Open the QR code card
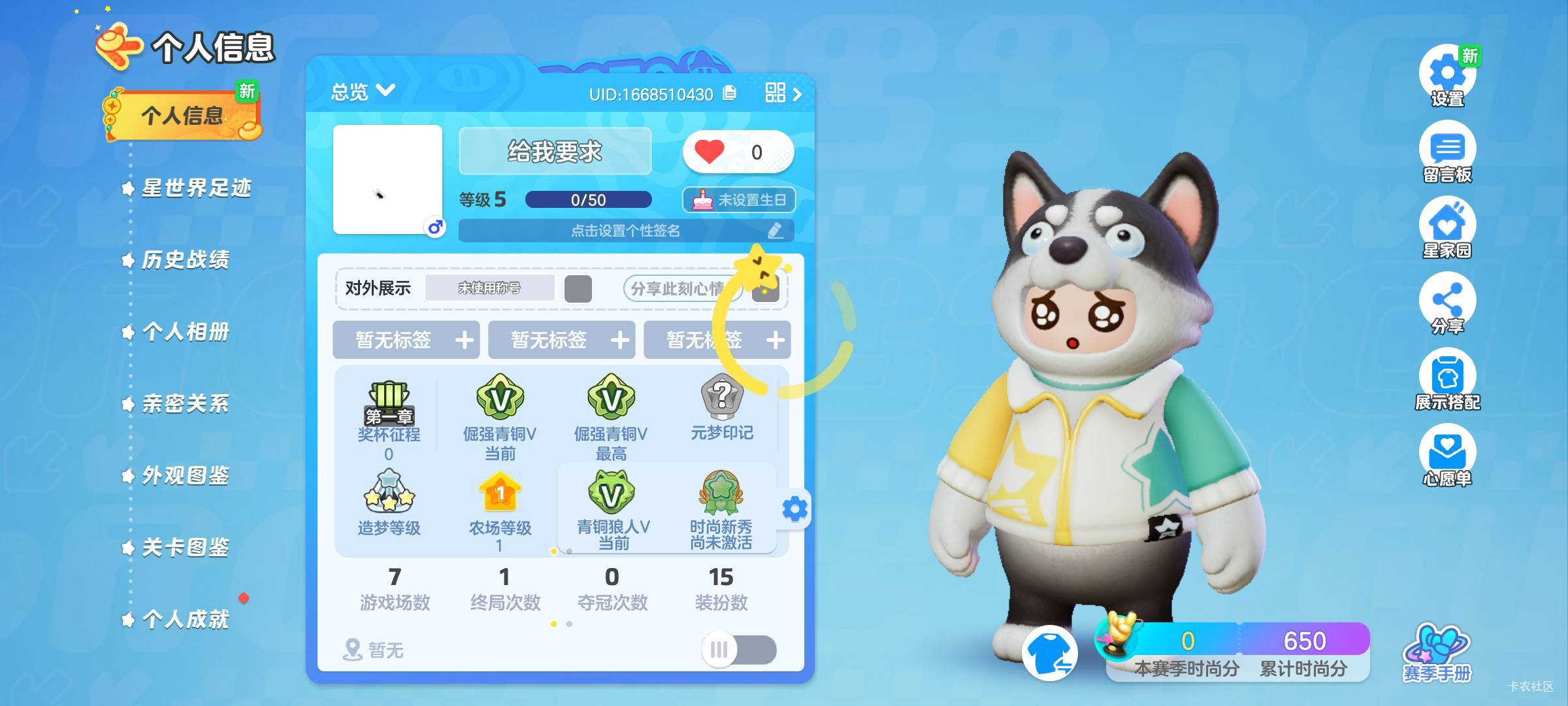Viewport: 1568px width, 706px height. pos(782,93)
